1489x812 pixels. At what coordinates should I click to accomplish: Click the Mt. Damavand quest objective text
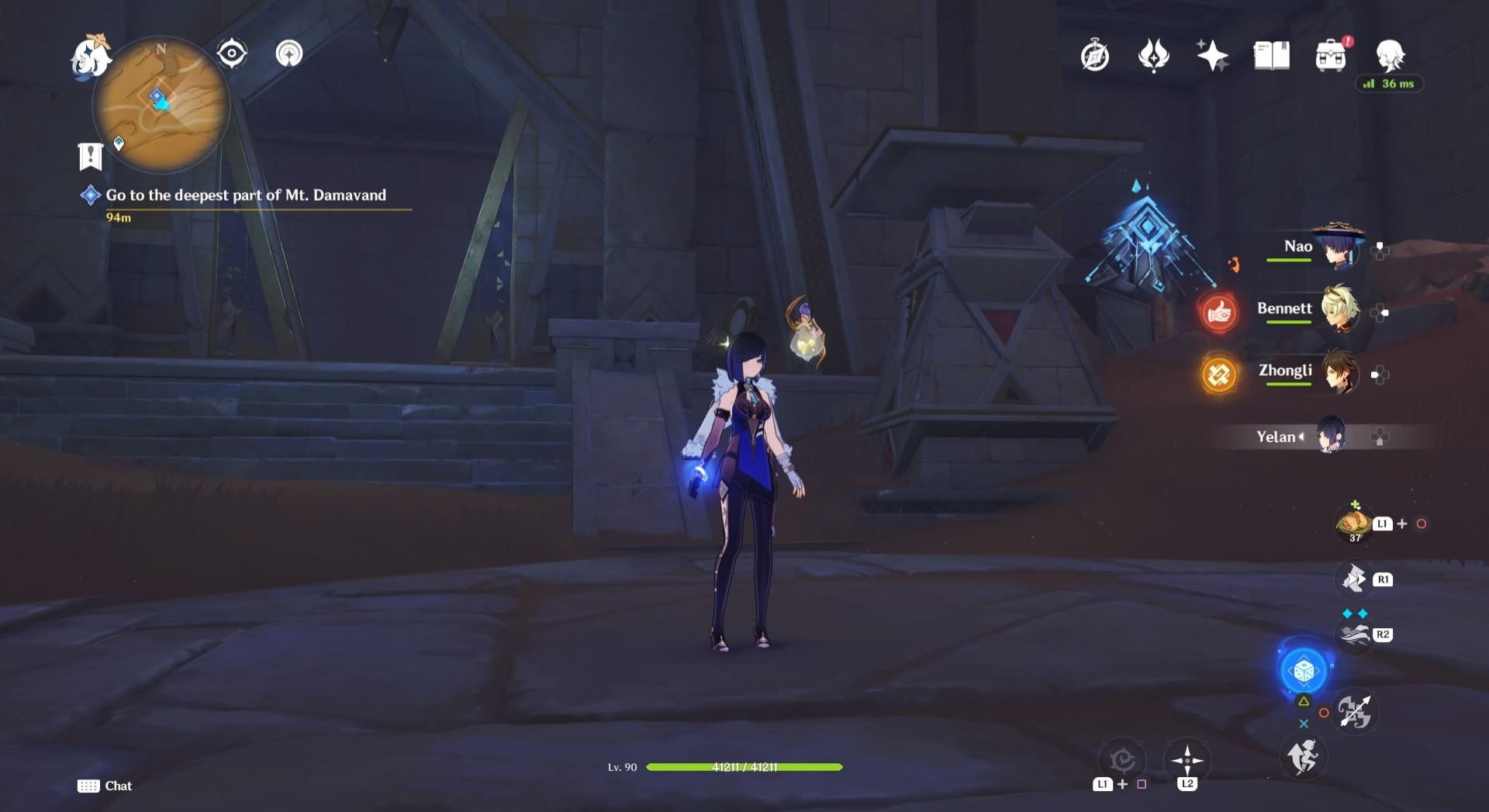pos(247,195)
